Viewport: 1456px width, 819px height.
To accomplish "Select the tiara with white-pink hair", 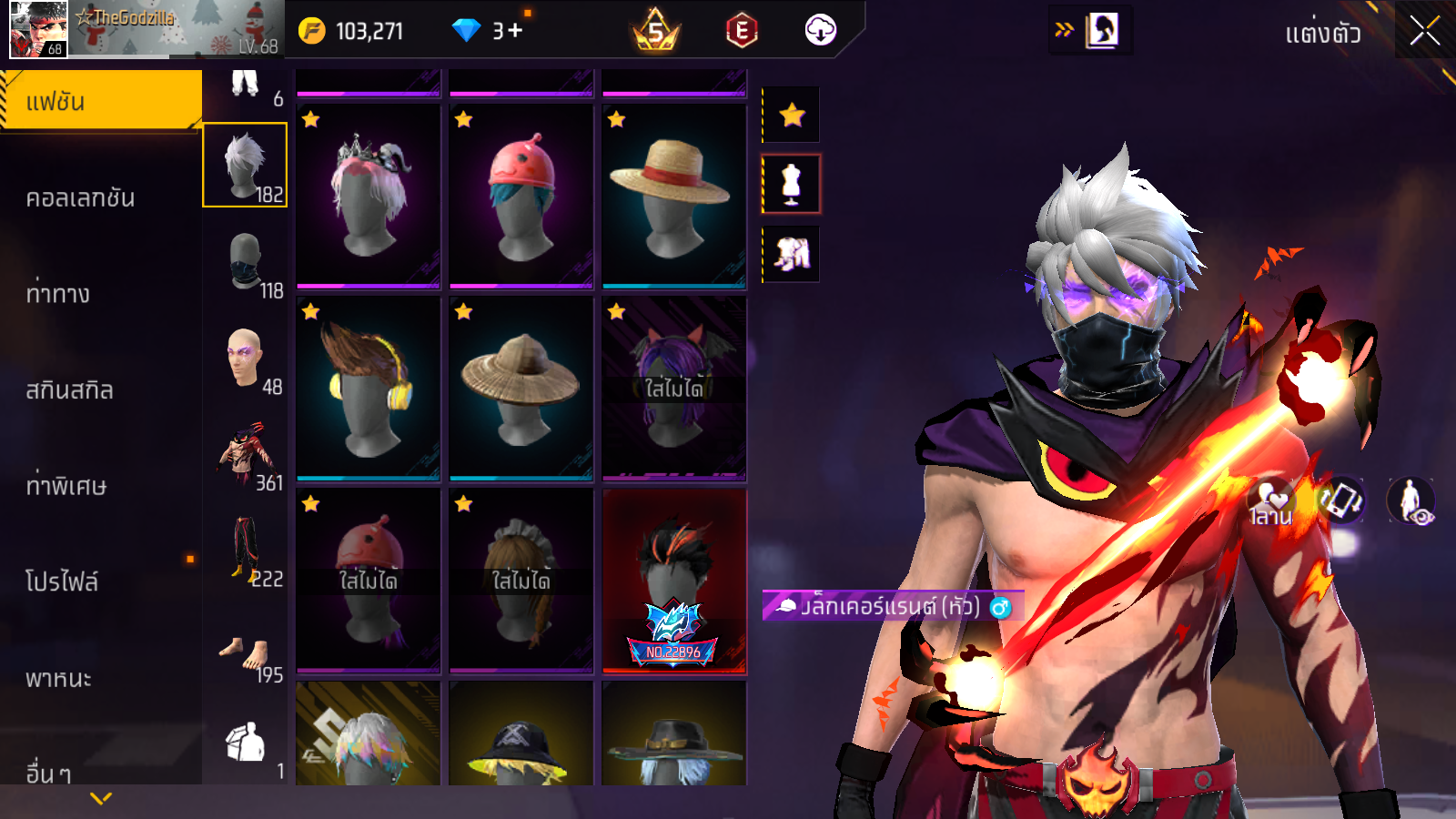I will point(368,196).
